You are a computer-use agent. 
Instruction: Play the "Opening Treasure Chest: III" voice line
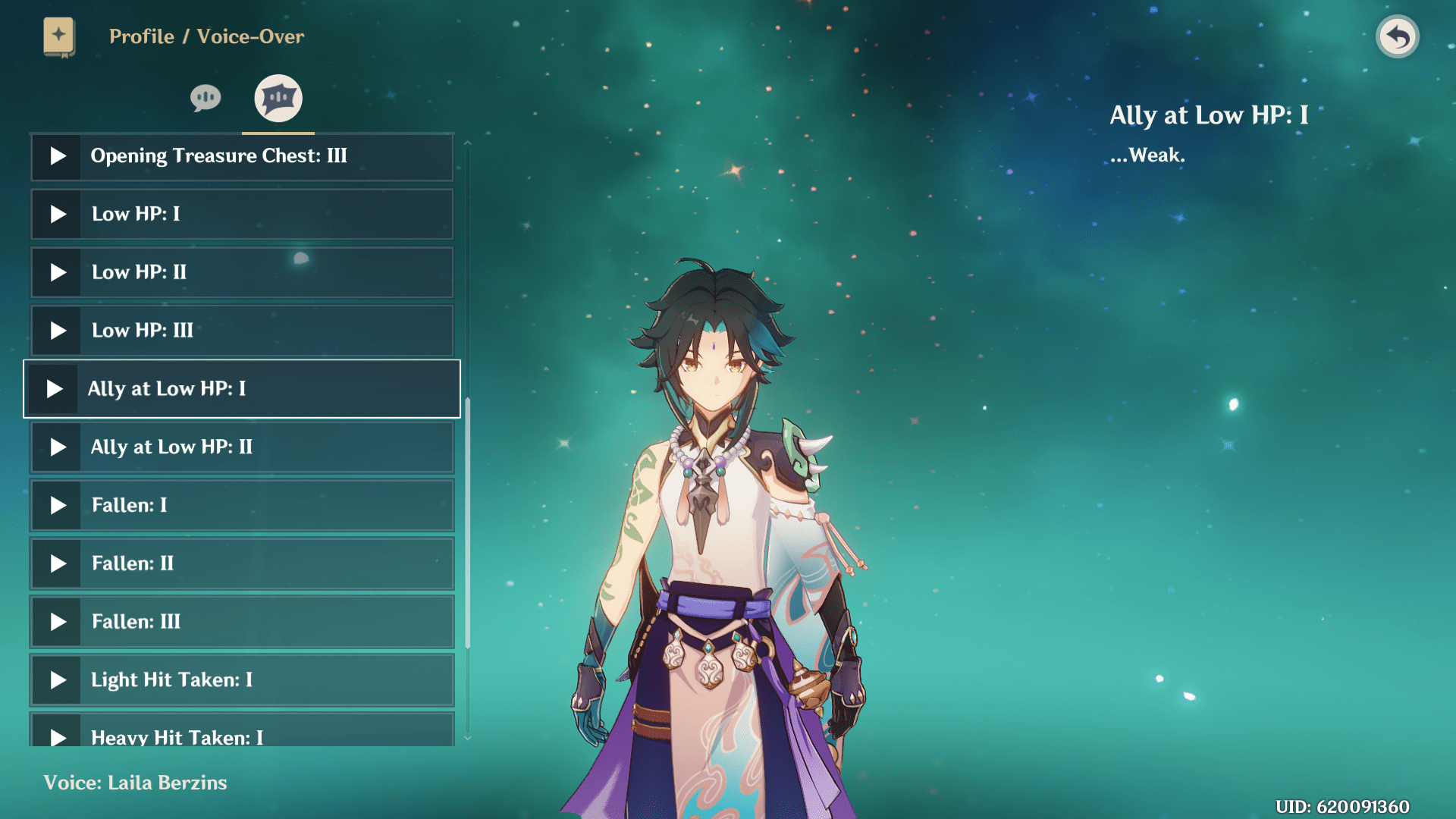click(57, 156)
